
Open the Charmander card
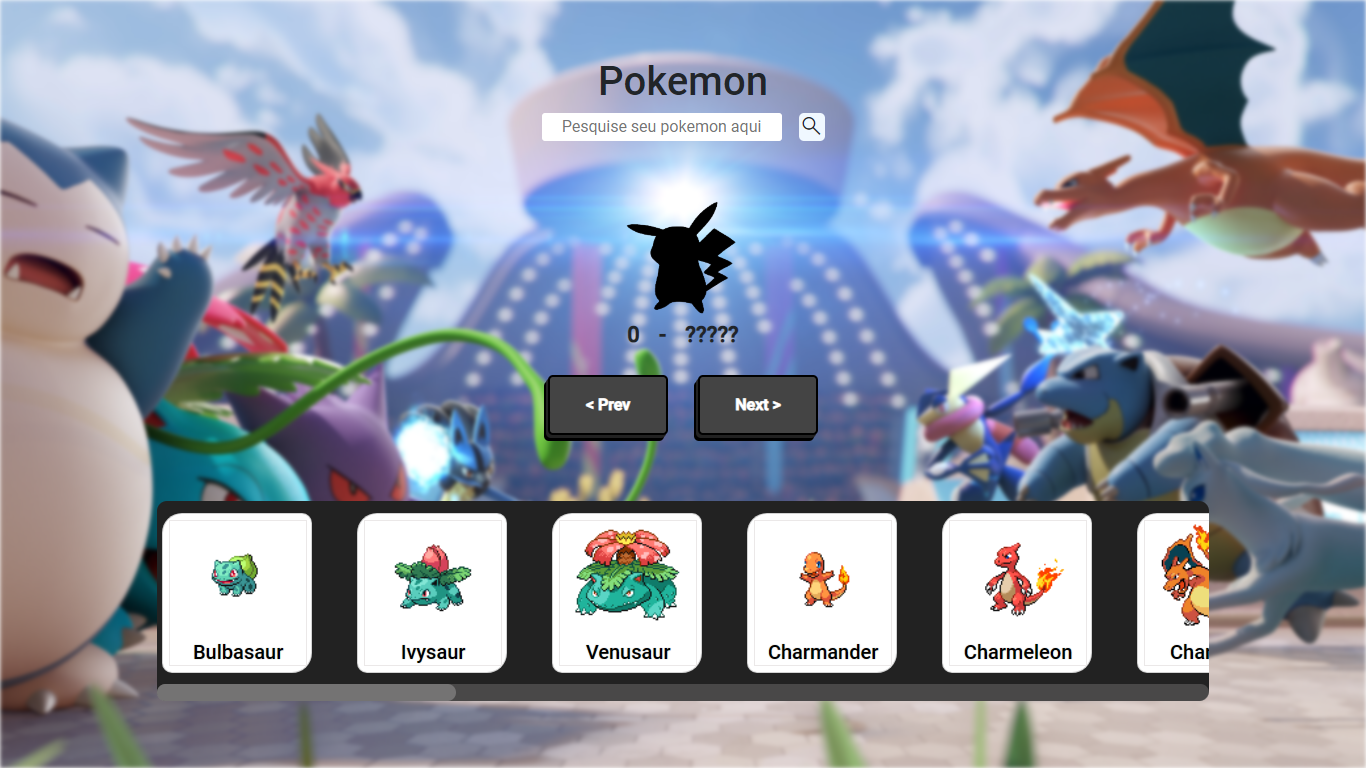tap(821, 593)
